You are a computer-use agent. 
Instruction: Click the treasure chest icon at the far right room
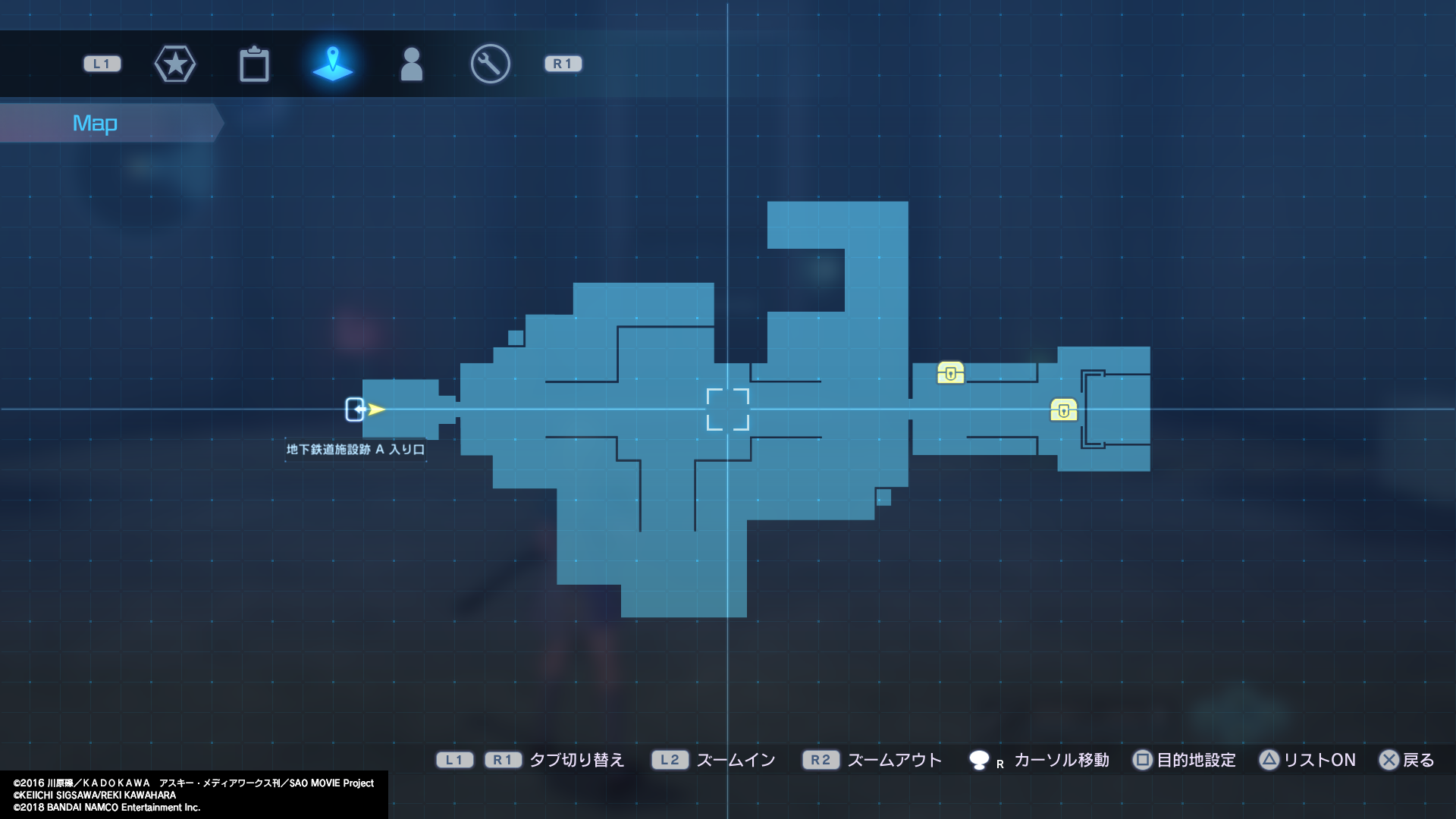click(x=1065, y=410)
